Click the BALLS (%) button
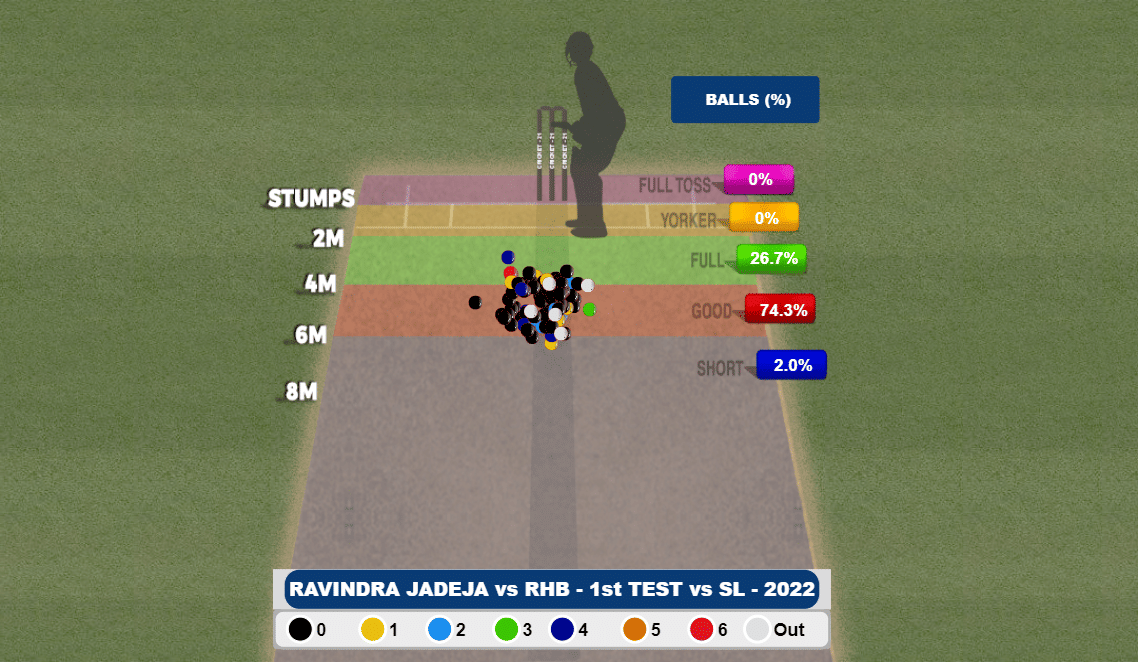Image resolution: width=1138 pixels, height=662 pixels. 745,100
